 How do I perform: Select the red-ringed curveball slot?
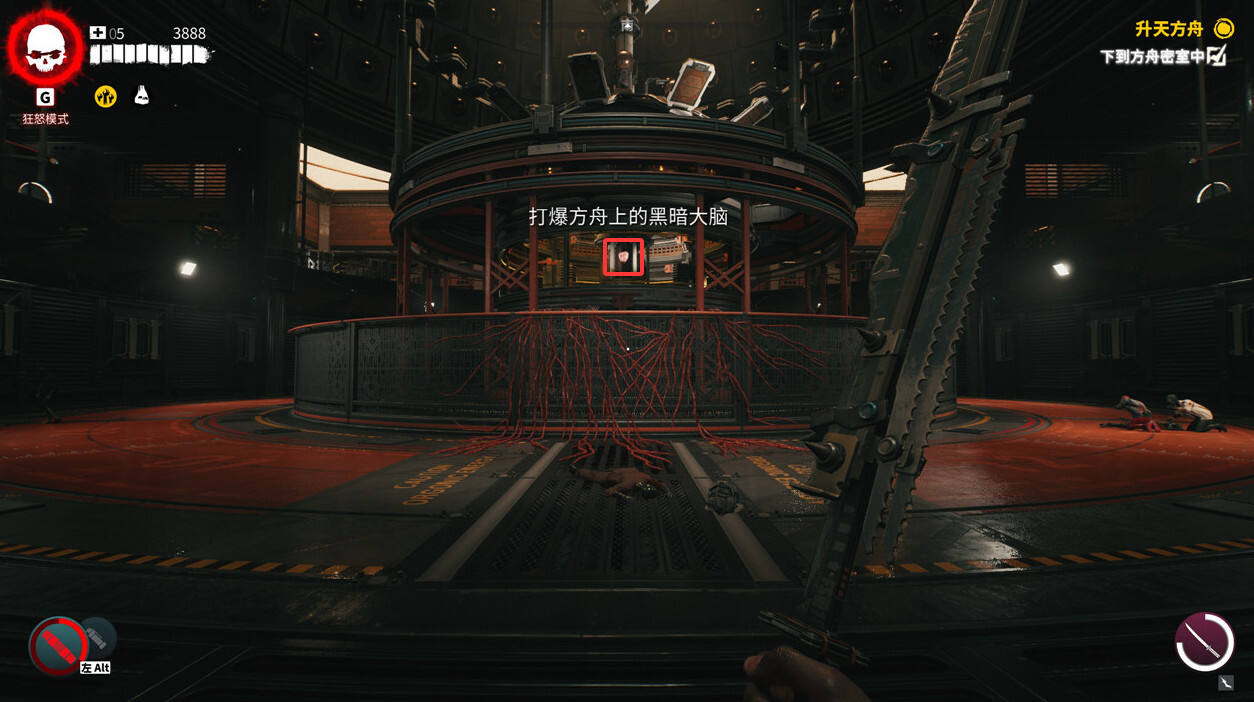tap(58, 645)
